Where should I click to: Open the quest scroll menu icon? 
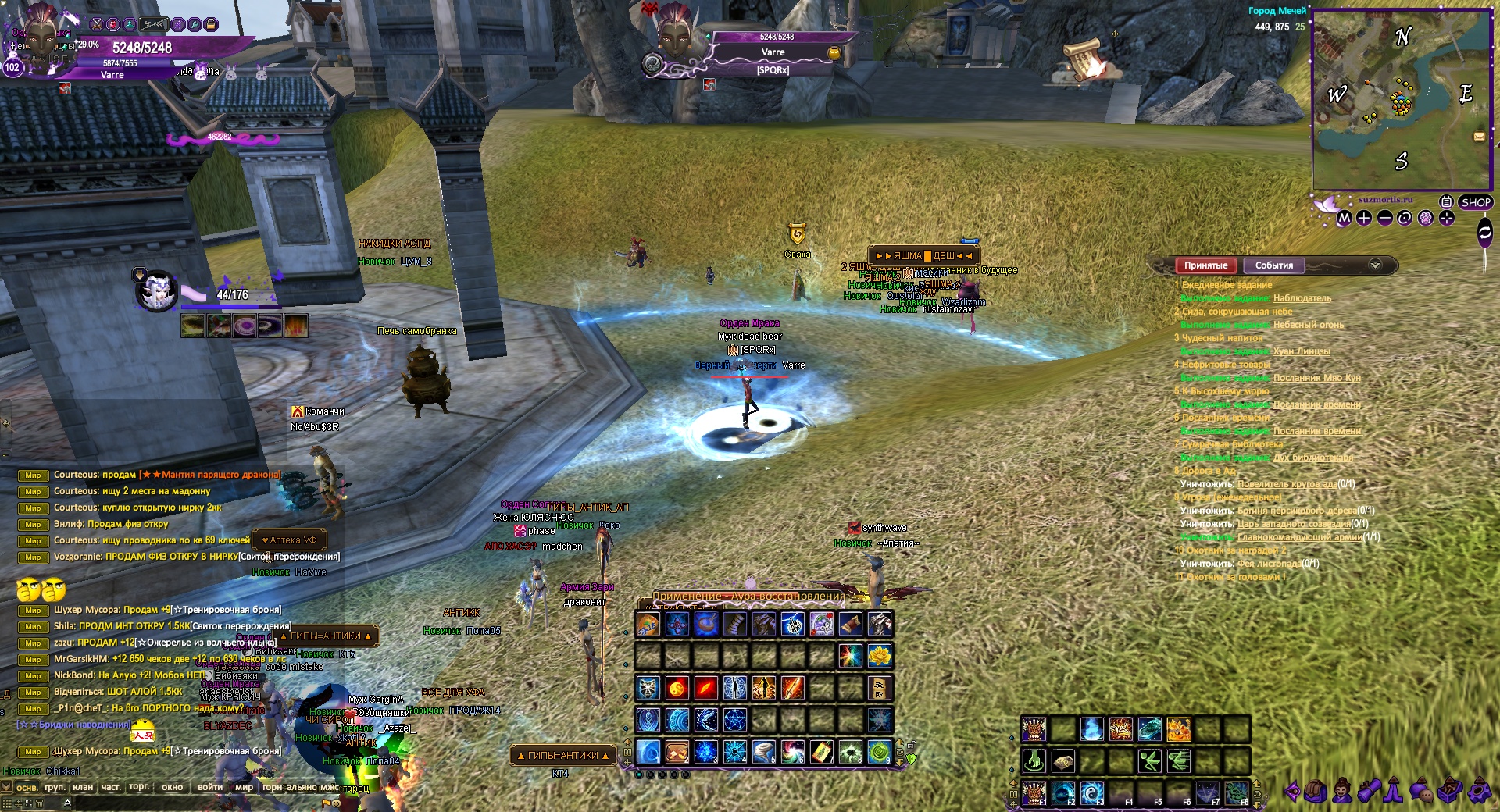(1369, 792)
